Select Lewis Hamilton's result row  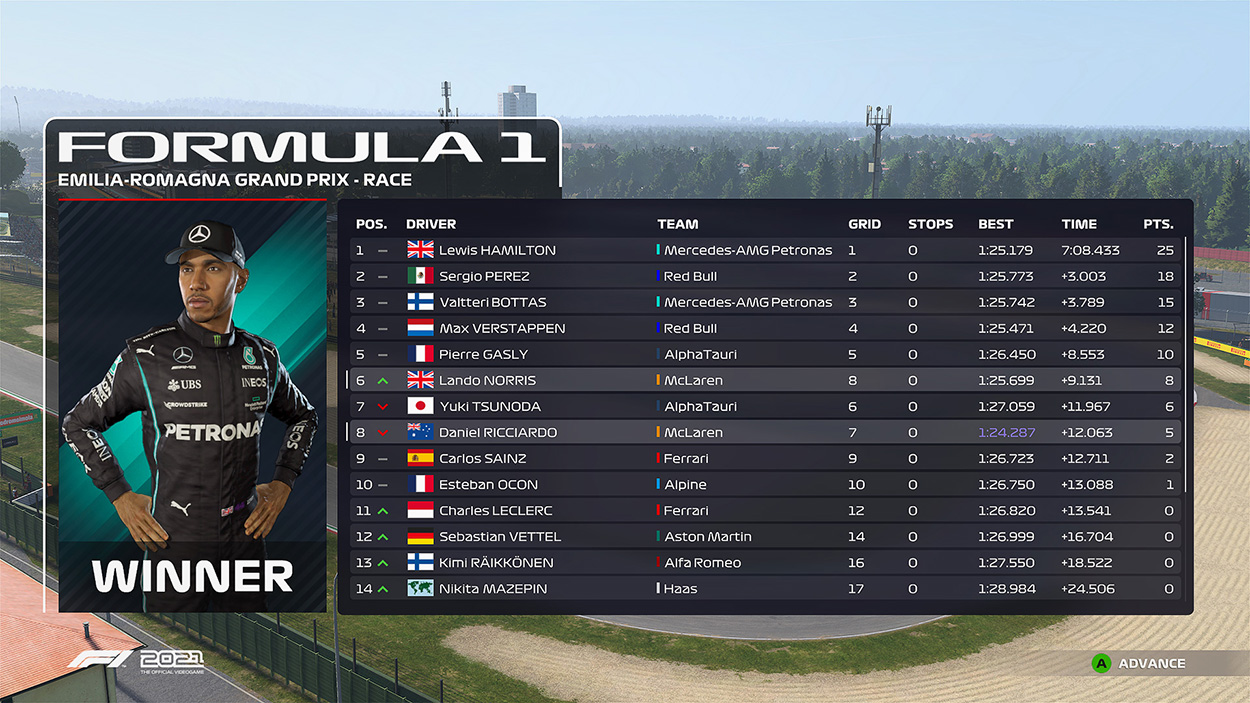(765, 250)
